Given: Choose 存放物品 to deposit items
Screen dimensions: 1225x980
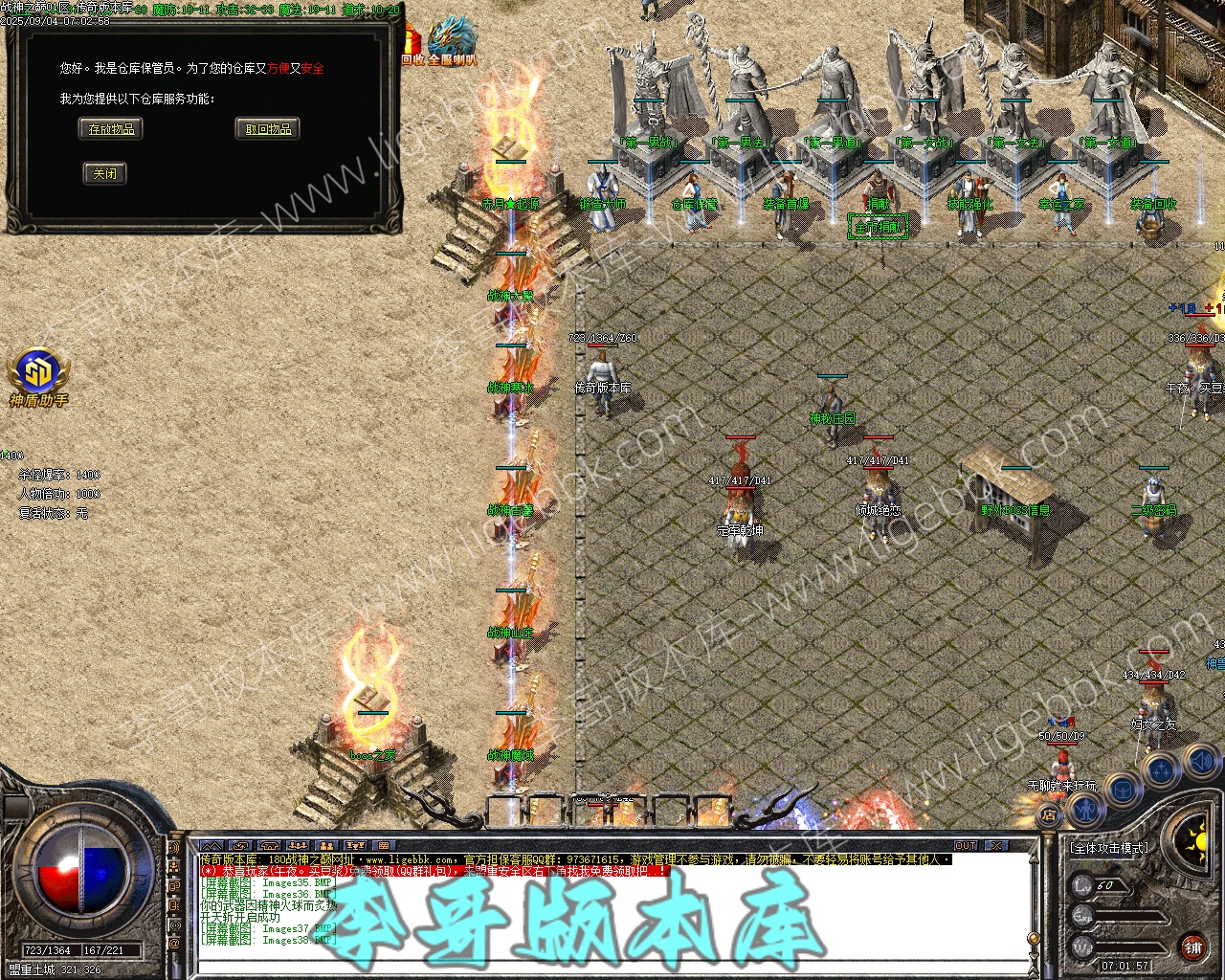Looking at the screenshot, I should (x=111, y=129).
